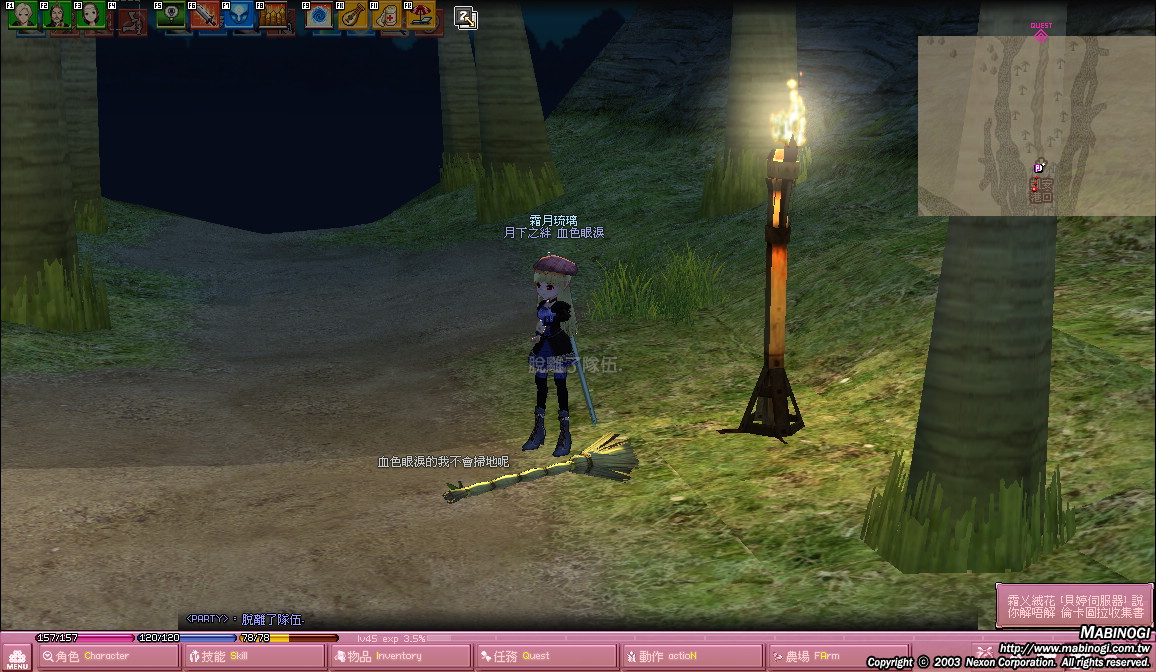Open the Skill window
The width and height of the screenshot is (1156, 672).
tap(254, 657)
